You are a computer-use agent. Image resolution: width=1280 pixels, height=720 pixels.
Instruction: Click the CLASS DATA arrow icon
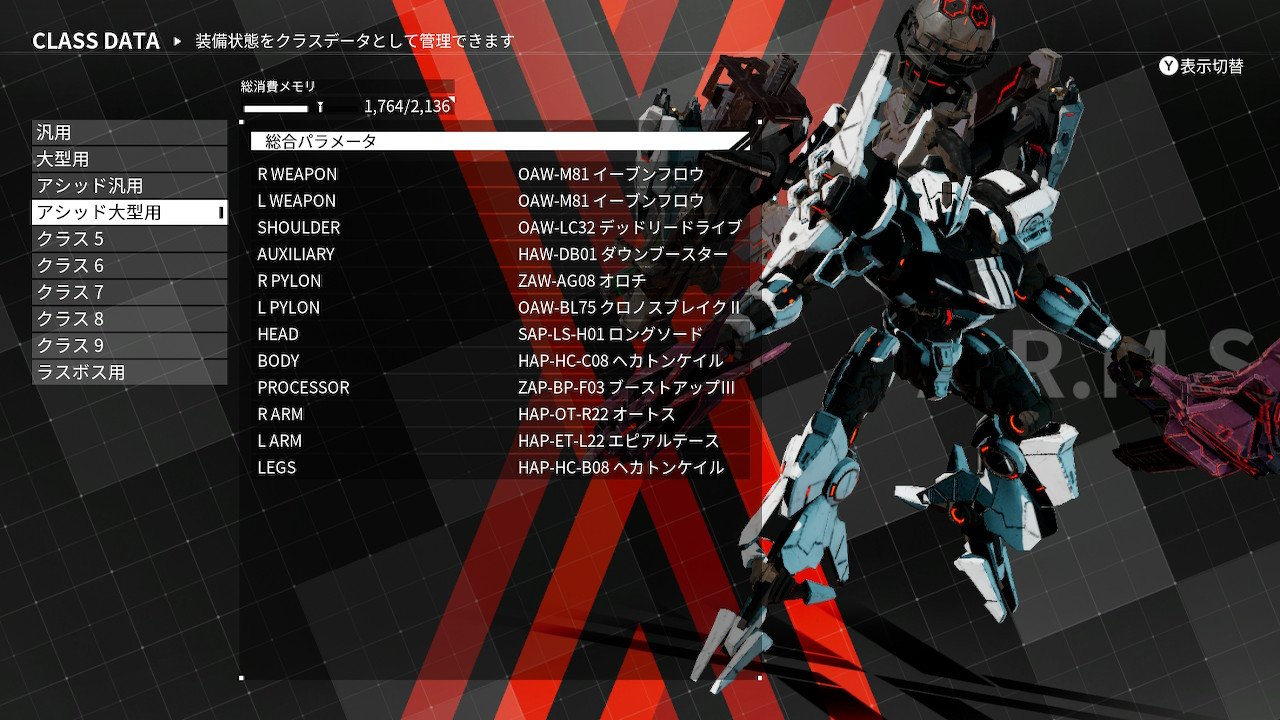click(179, 41)
